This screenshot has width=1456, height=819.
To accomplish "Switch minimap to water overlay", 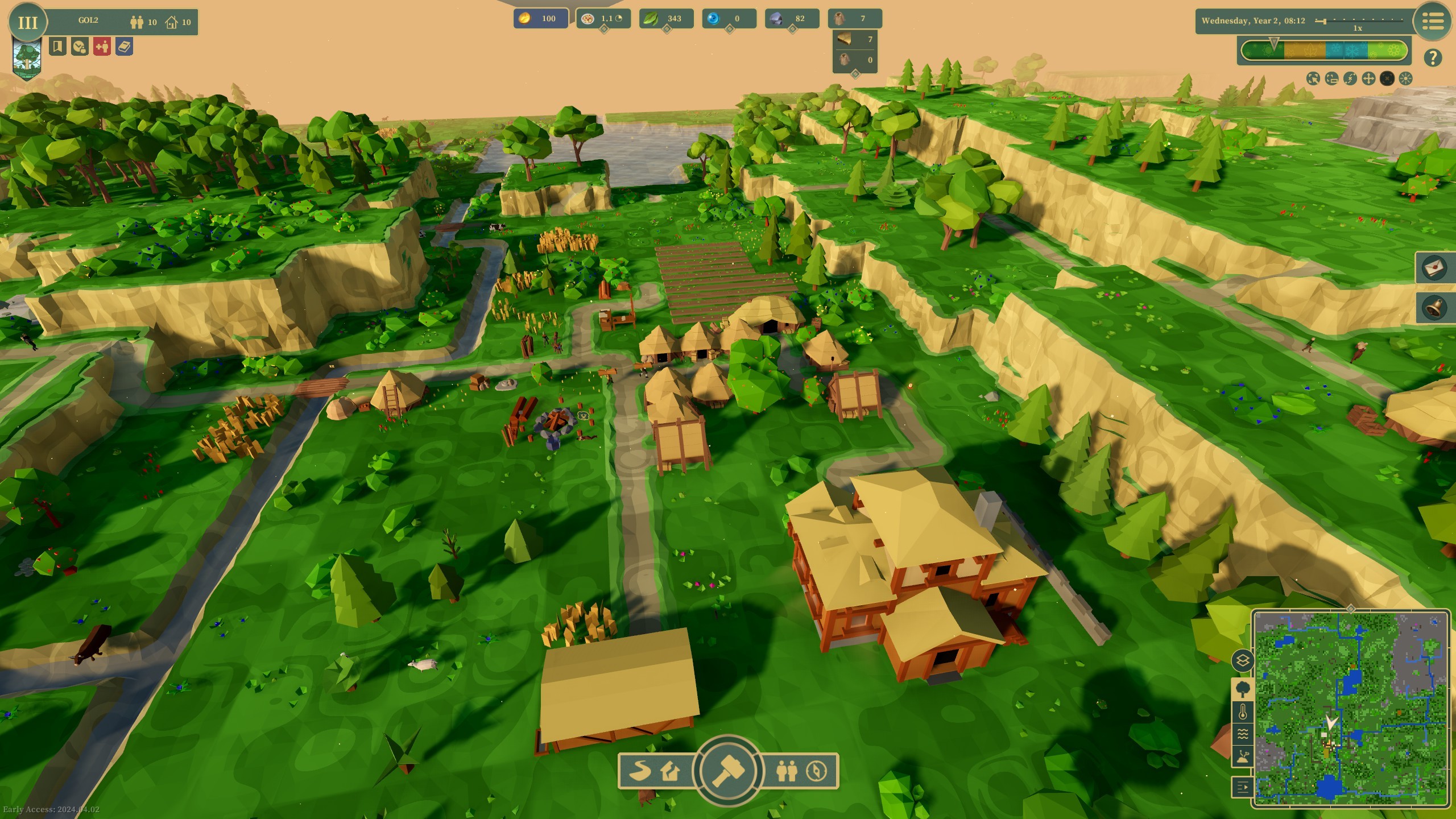I will pyautogui.click(x=1243, y=734).
